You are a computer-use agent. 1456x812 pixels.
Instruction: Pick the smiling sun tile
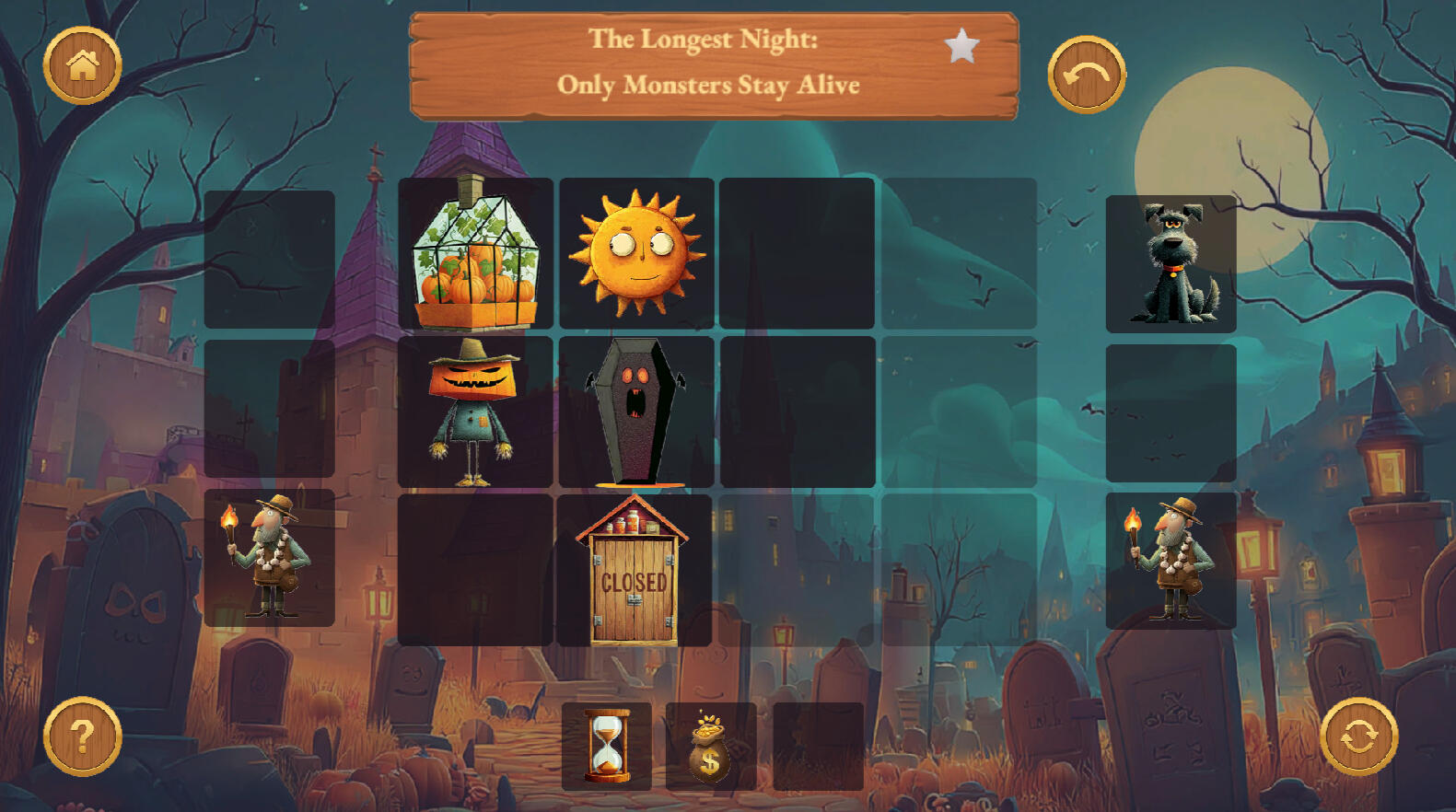pos(636,253)
